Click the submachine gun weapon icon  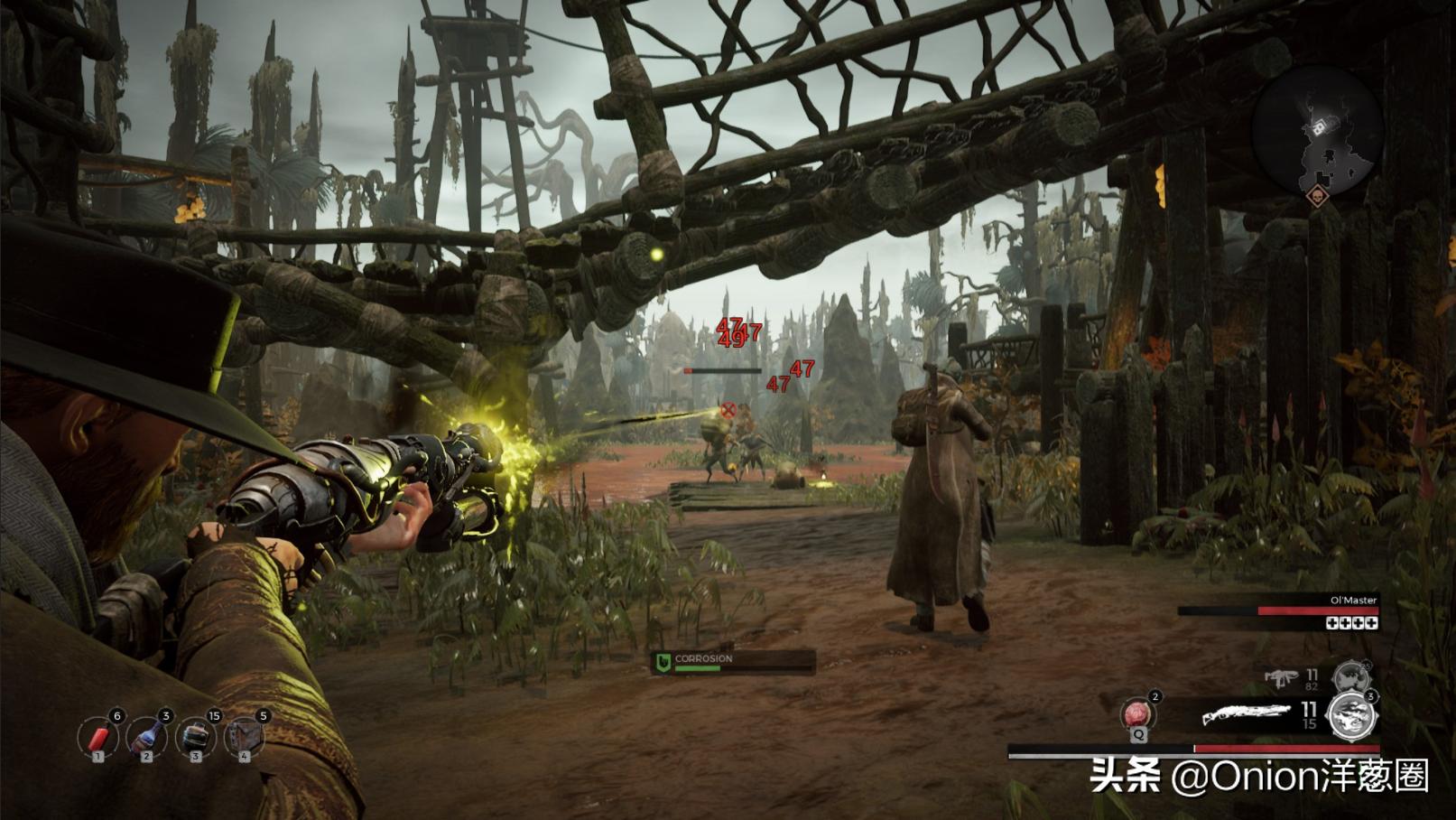1283,678
